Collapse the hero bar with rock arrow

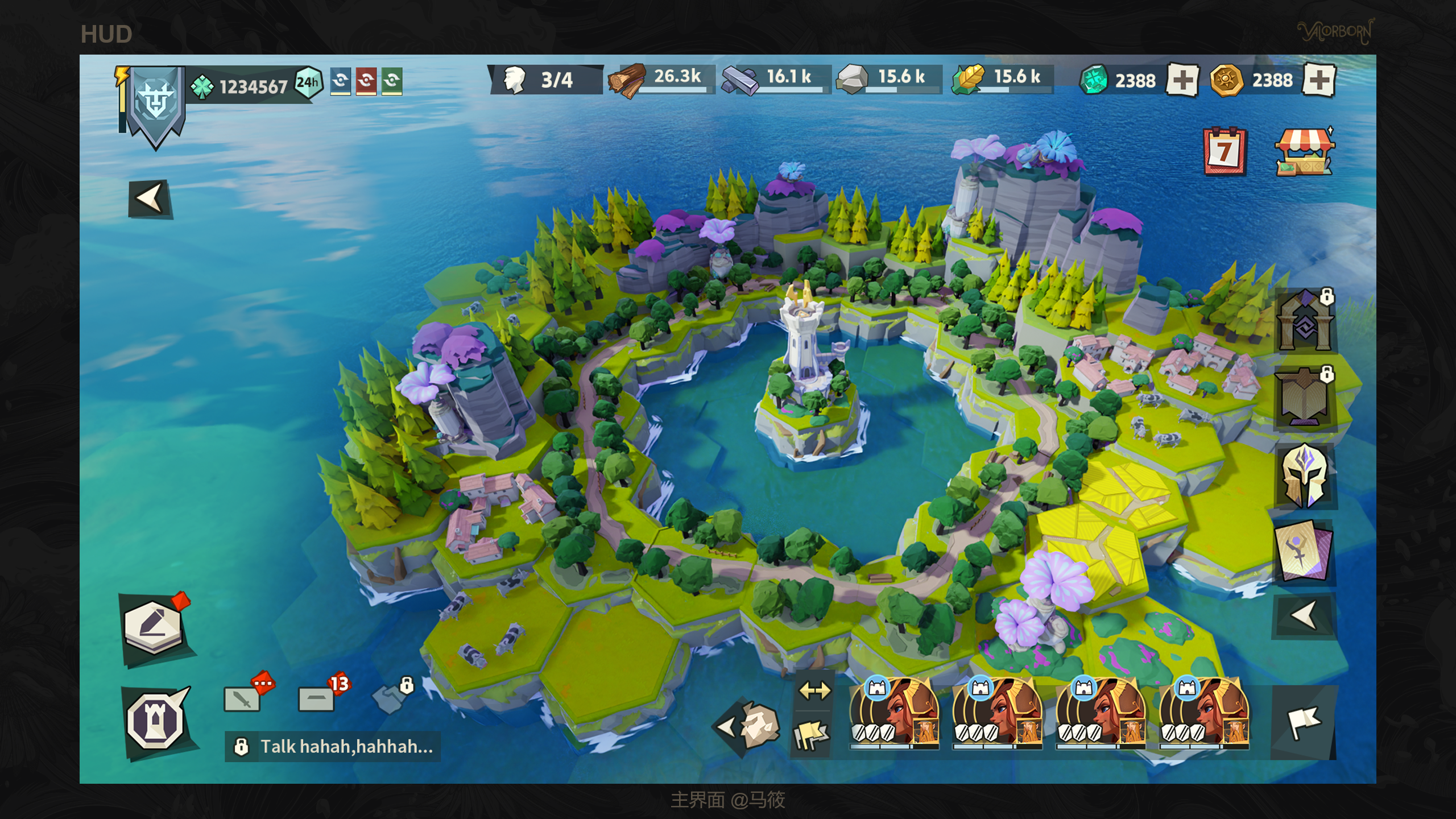coord(747,726)
